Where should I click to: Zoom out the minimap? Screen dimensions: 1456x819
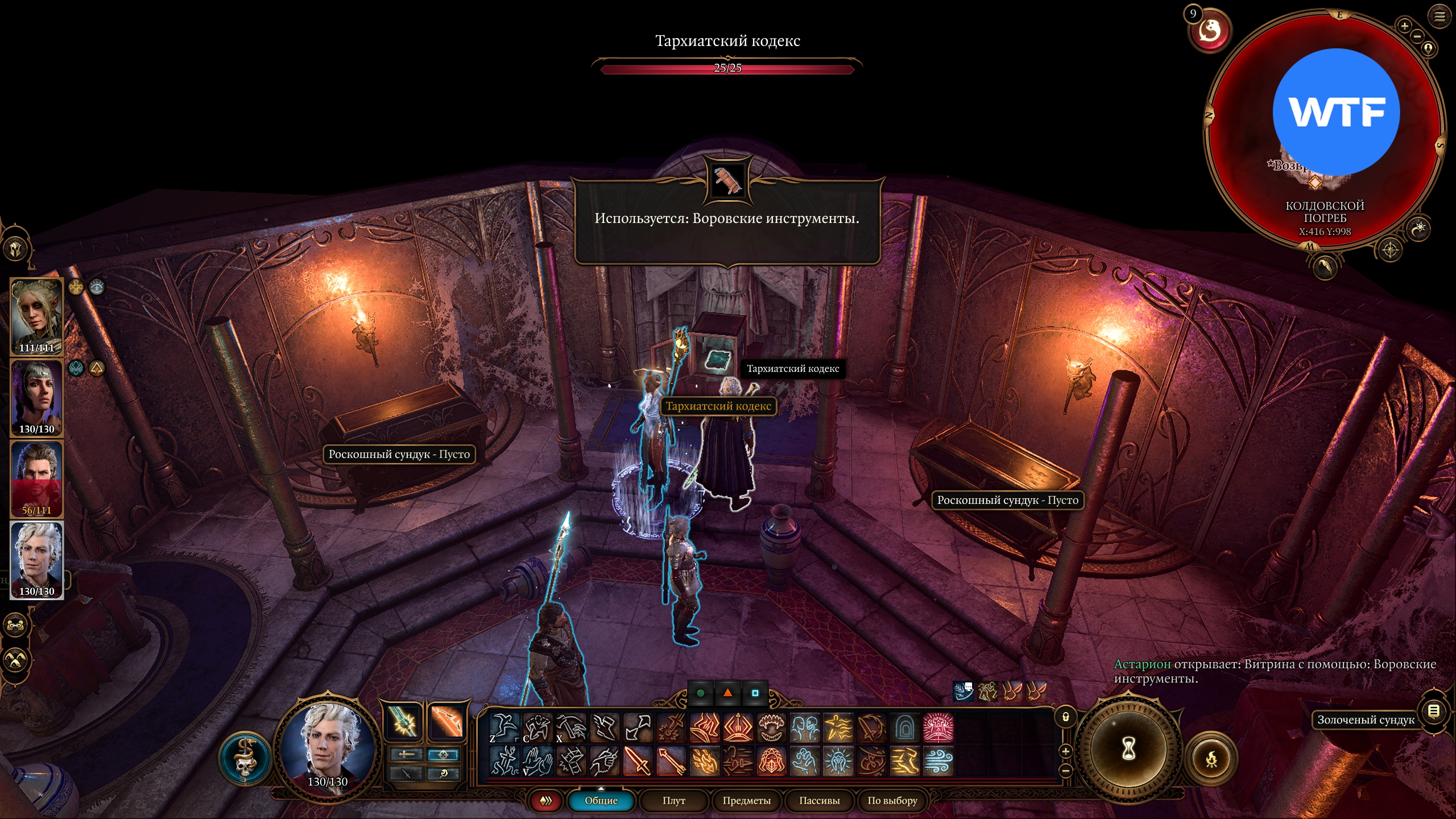tap(1417, 36)
